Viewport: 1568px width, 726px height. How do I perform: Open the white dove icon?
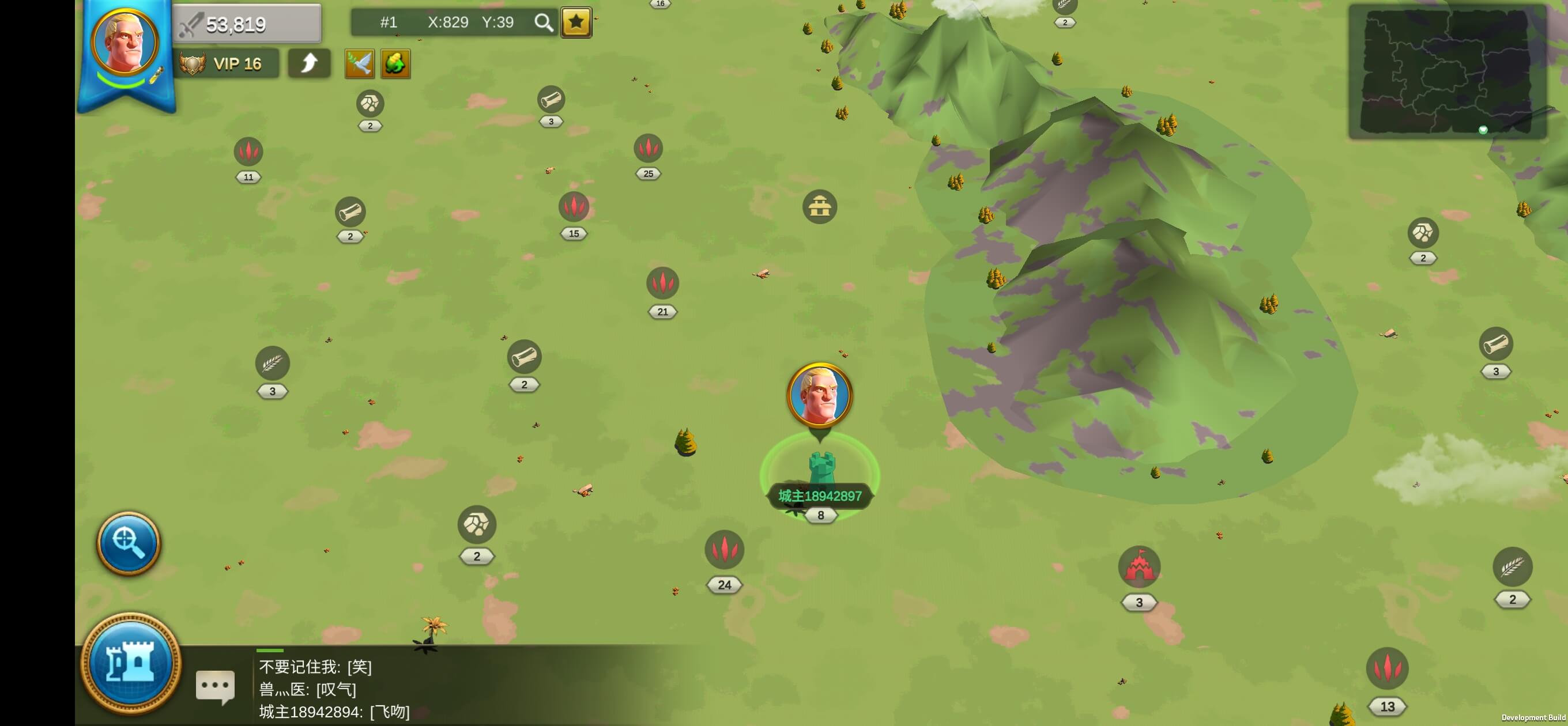(359, 63)
